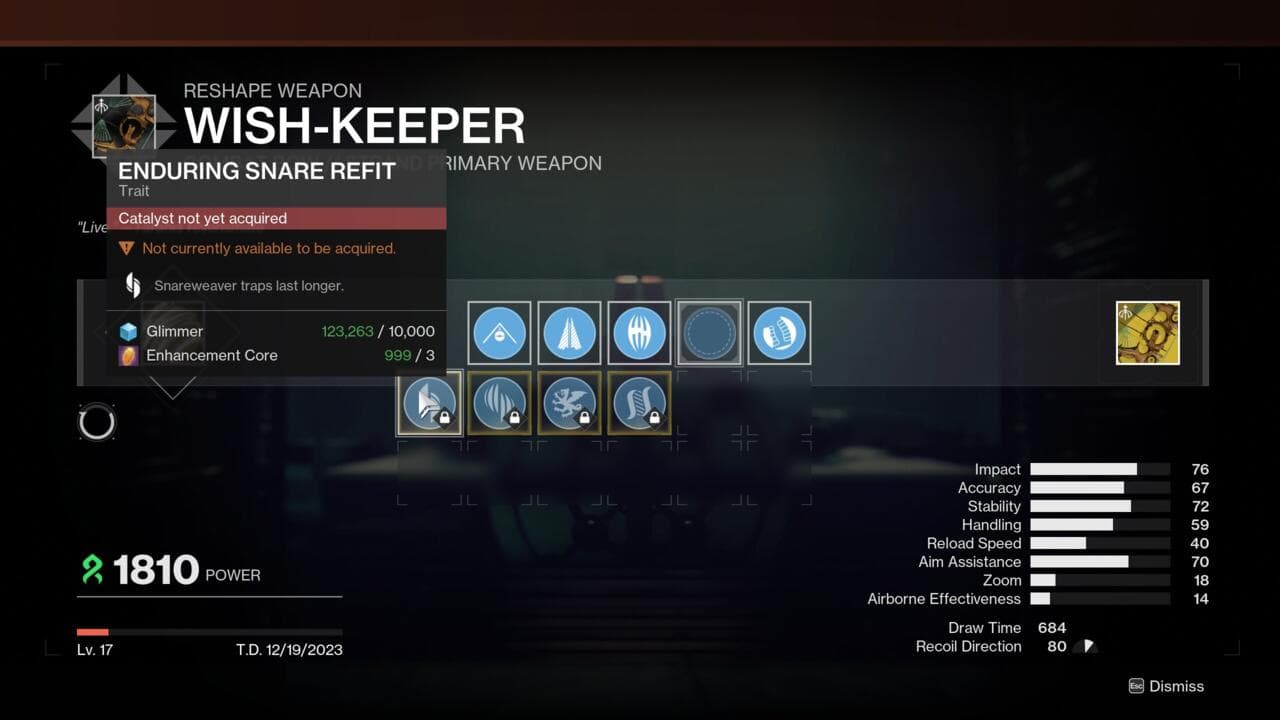Select the locked dragon trait perk
This screenshot has height=720, width=1280.
(x=569, y=403)
